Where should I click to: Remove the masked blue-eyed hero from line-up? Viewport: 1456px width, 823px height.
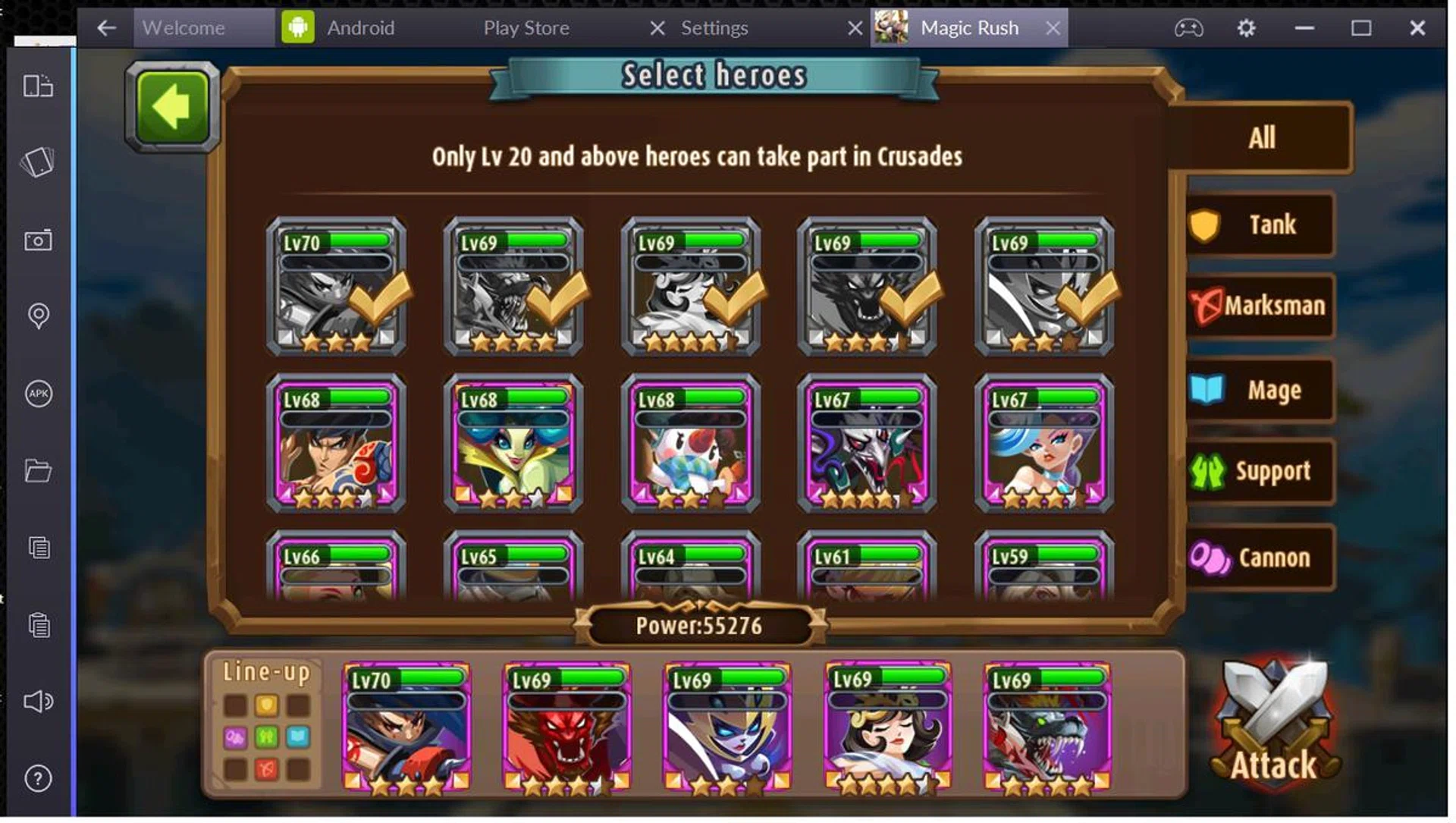(726, 727)
